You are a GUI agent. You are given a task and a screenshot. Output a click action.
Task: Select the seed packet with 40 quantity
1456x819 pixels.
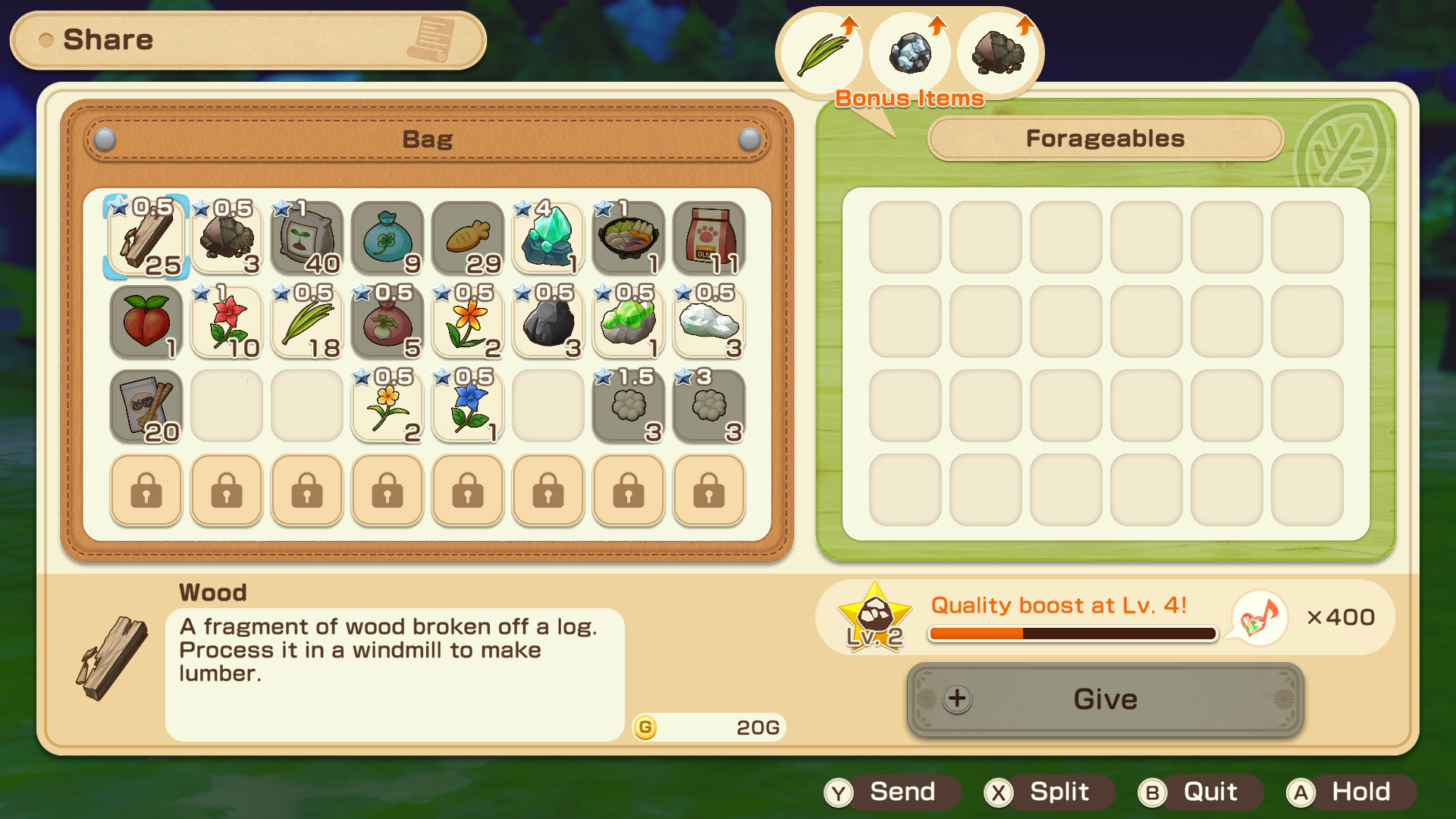[x=306, y=239]
